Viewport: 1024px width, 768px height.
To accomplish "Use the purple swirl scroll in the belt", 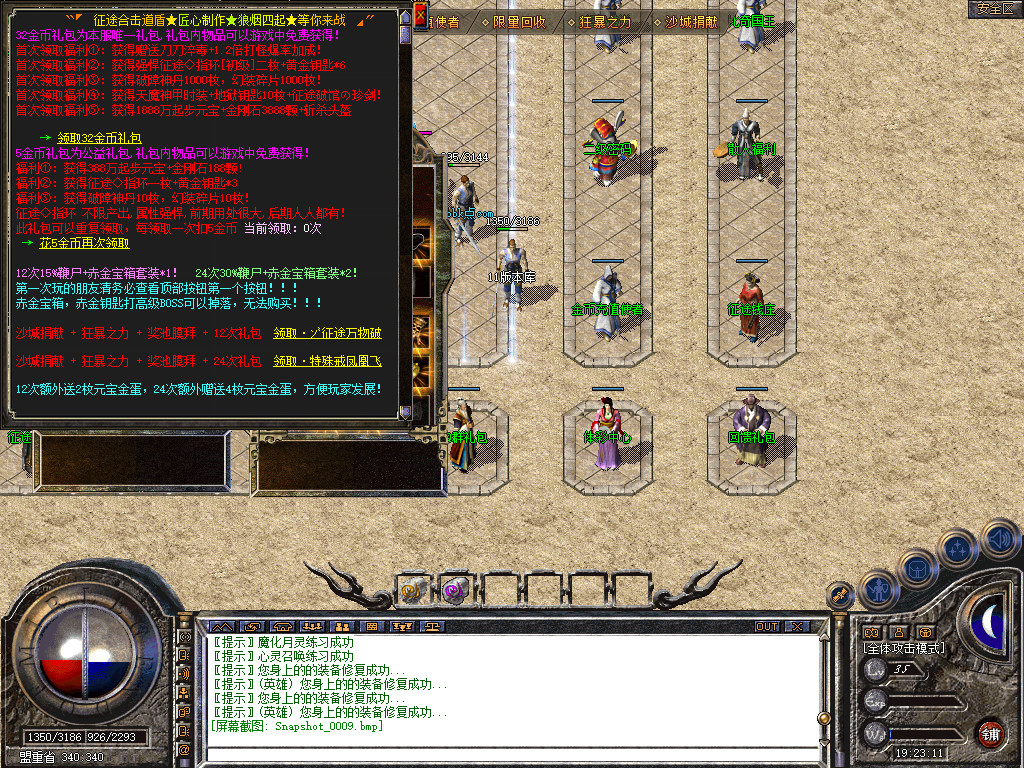I will coord(456,591).
